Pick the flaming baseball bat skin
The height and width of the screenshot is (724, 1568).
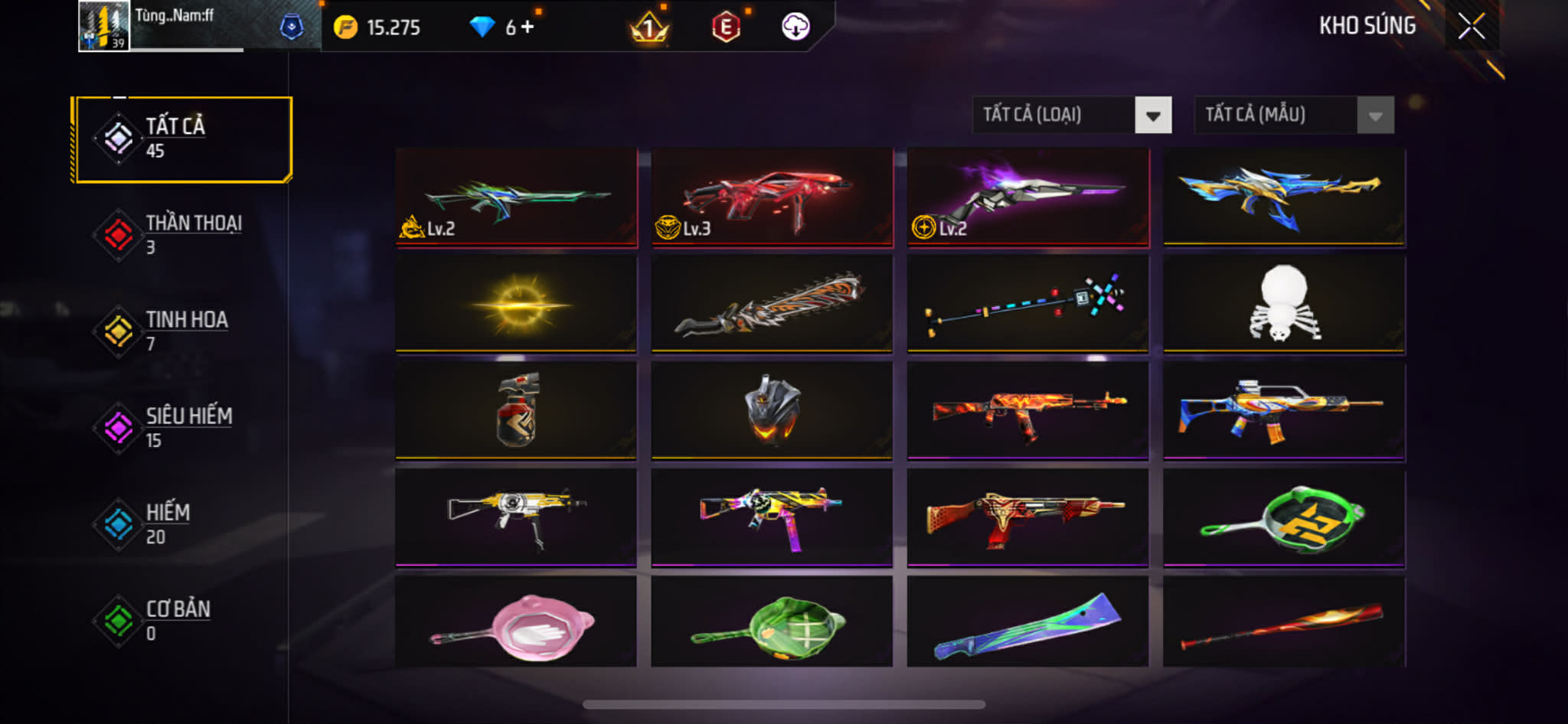(x=1284, y=621)
